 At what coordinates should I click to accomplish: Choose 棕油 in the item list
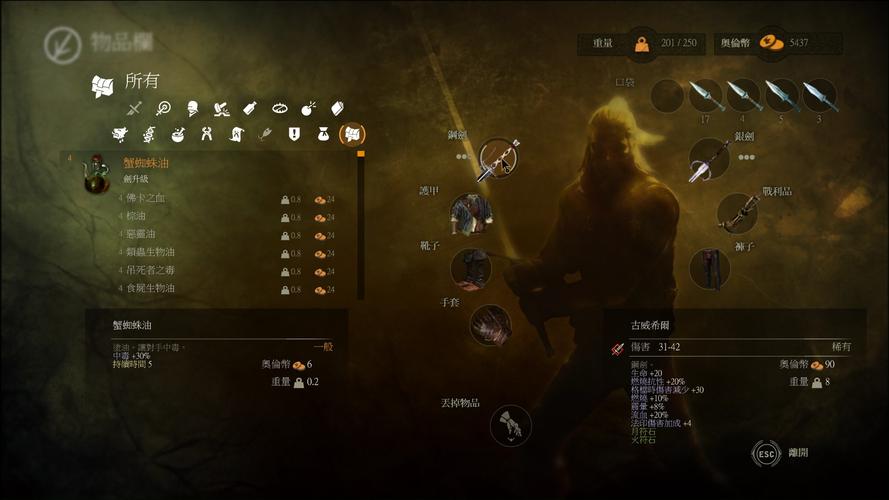click(x=200, y=216)
